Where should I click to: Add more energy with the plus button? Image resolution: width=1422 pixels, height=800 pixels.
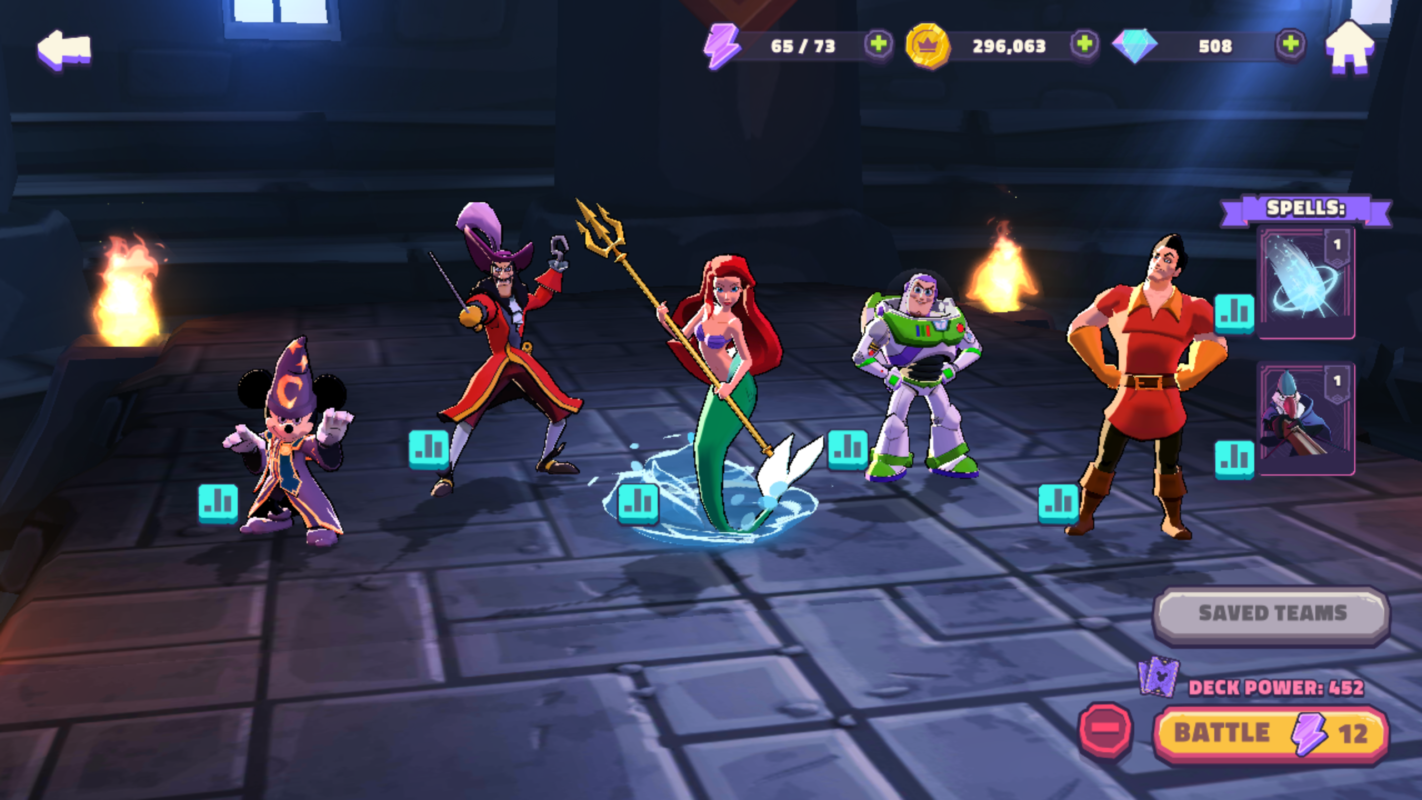click(x=878, y=45)
